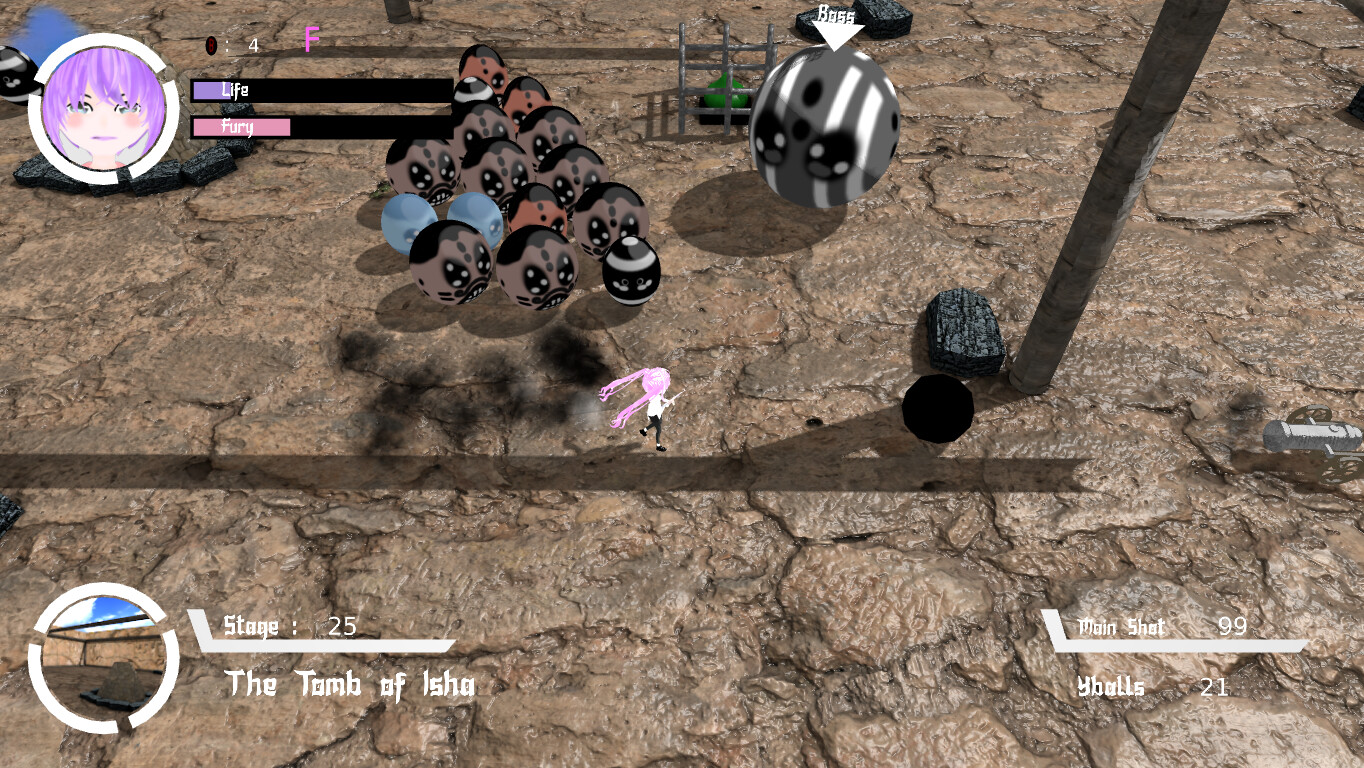The image size is (1364, 768).
Task: Select the bomb counter icon showing 4
Action: [x=211, y=44]
